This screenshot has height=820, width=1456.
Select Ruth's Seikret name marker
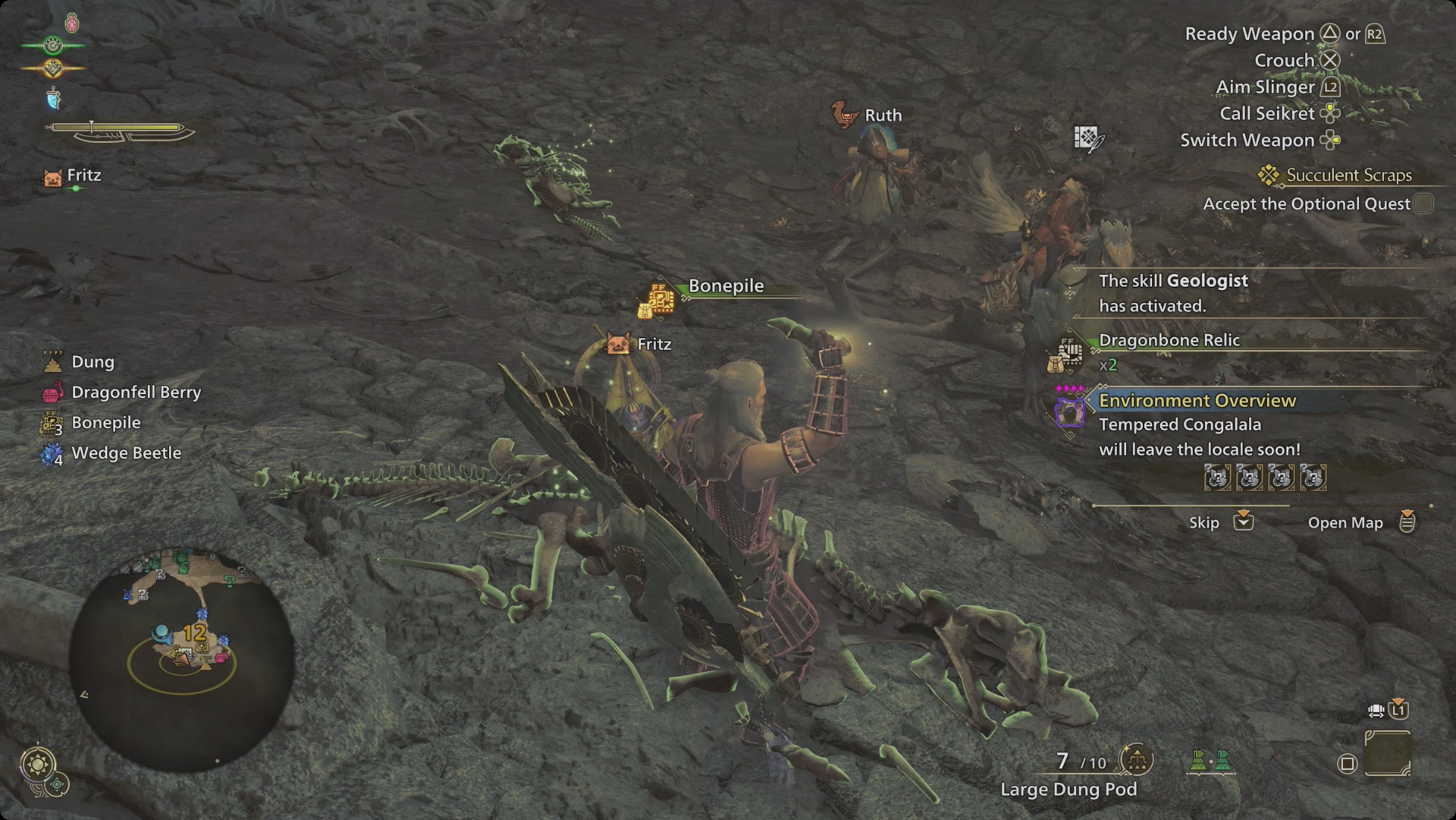[x=882, y=115]
